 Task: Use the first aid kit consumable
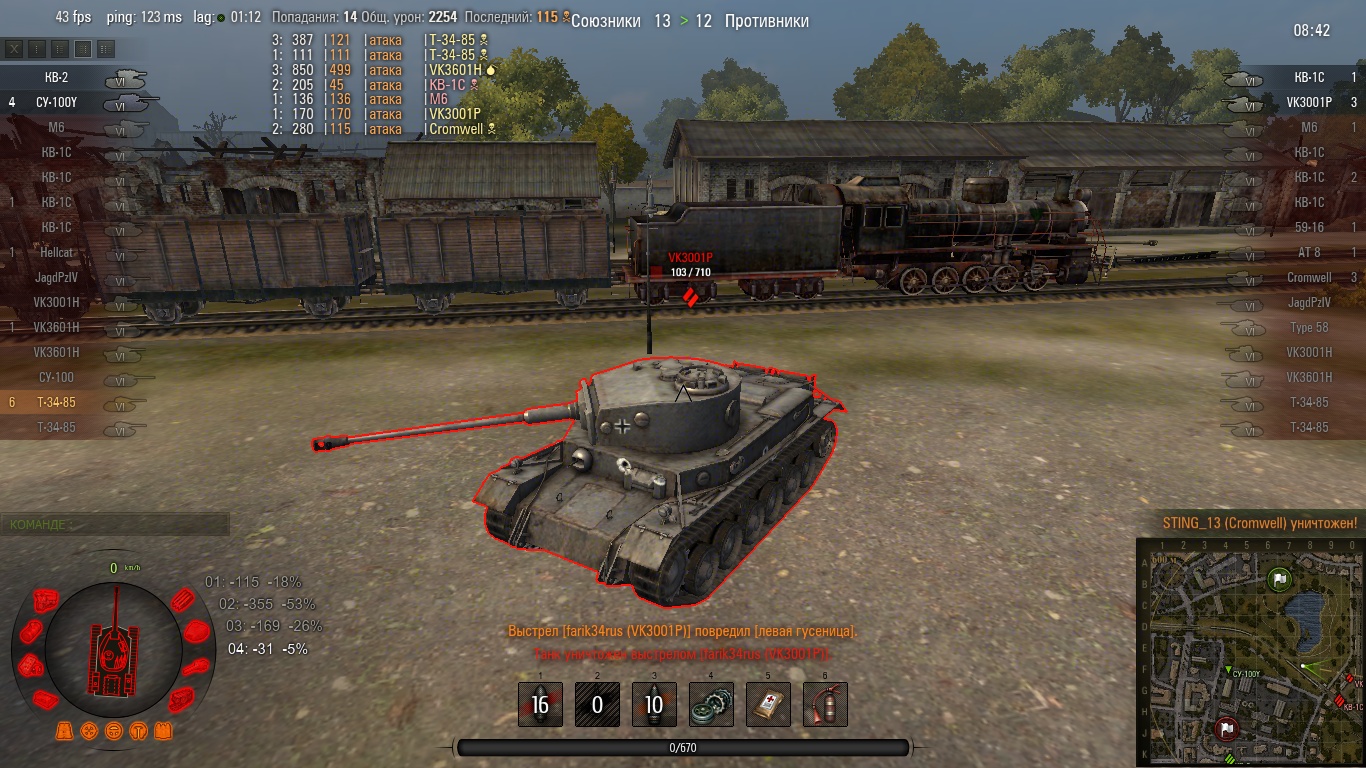point(768,704)
